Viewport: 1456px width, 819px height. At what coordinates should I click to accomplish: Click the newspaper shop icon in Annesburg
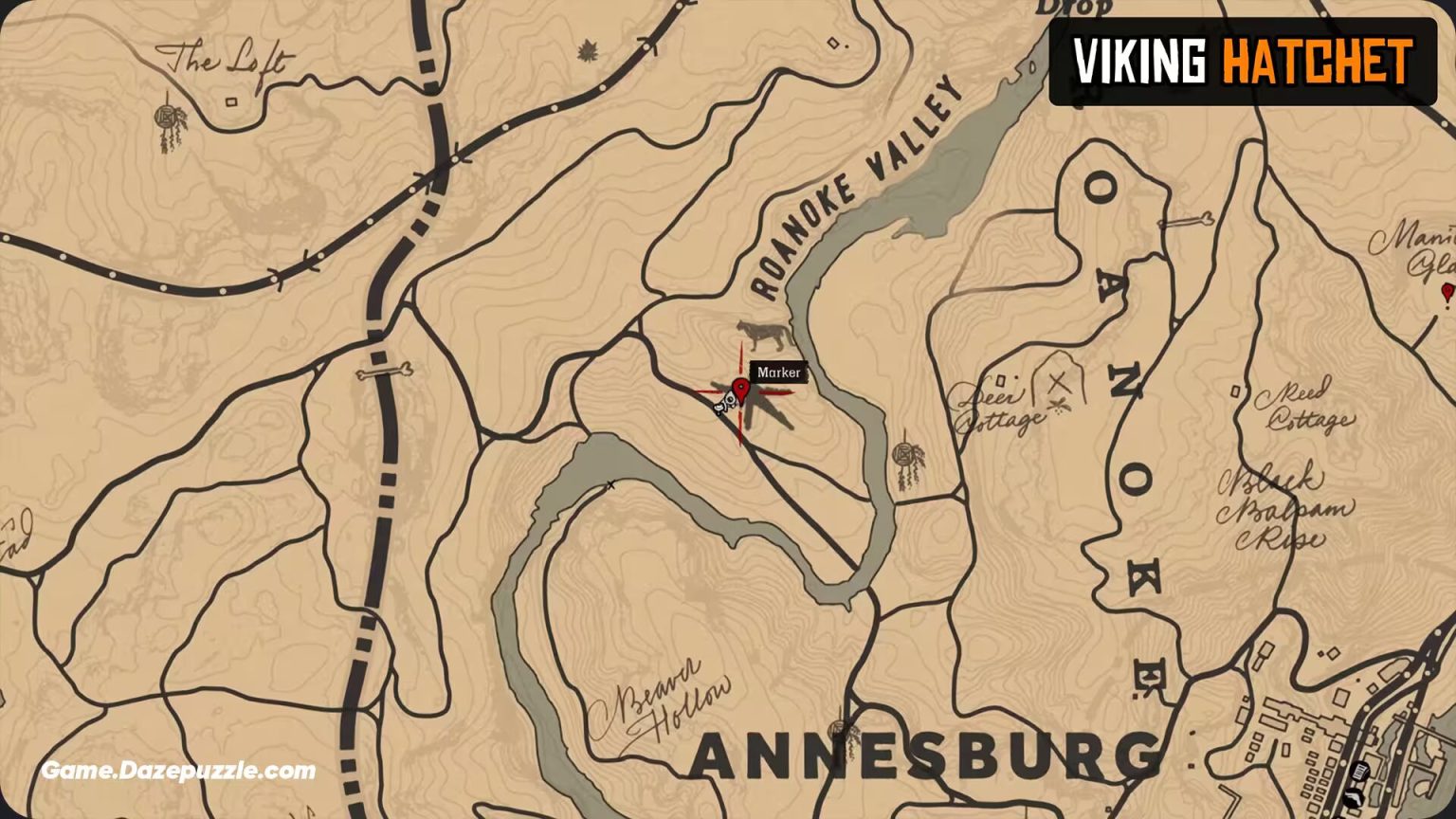coord(1359,771)
